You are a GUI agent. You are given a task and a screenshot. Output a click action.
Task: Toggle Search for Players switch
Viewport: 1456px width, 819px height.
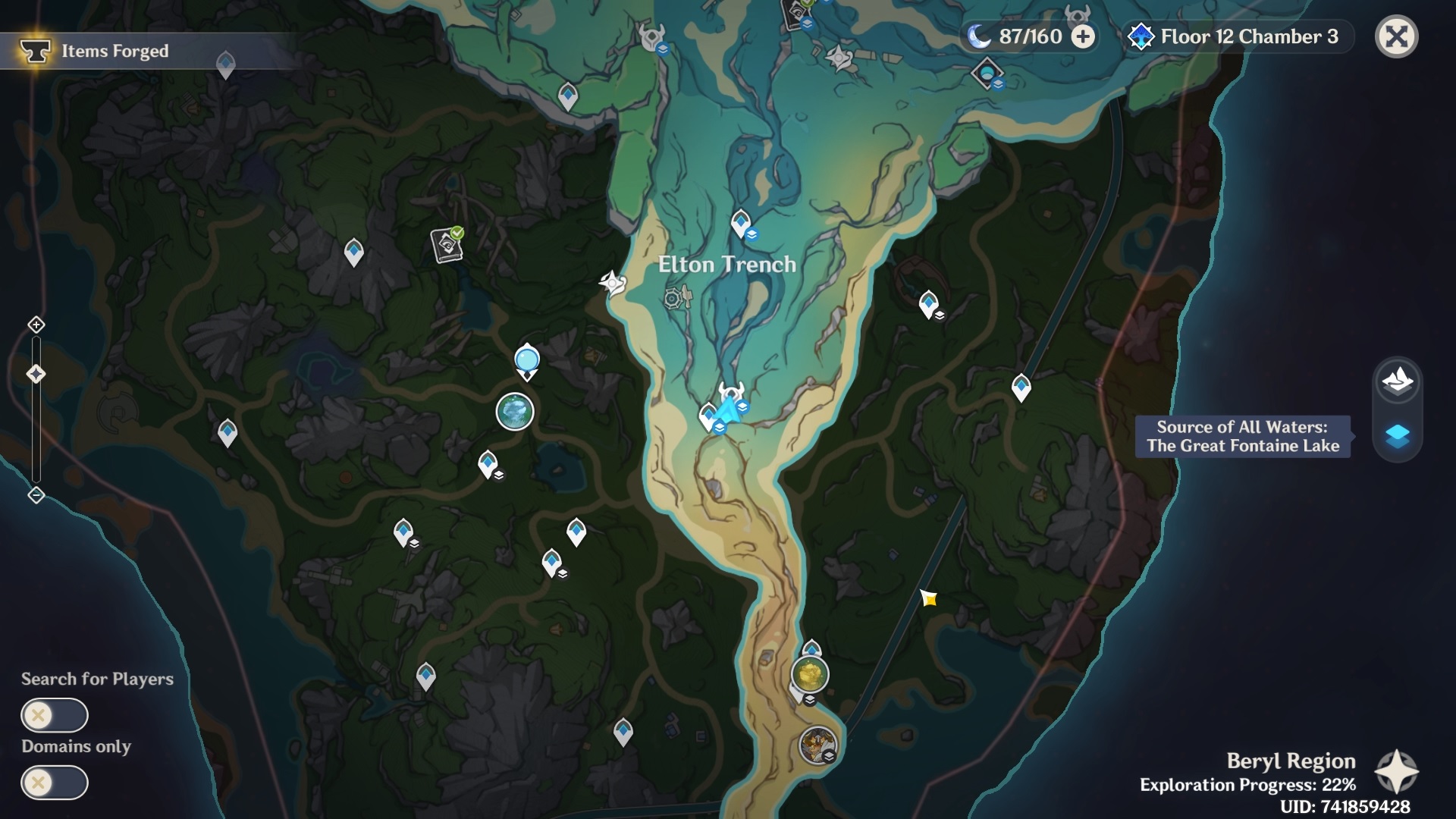click(54, 715)
